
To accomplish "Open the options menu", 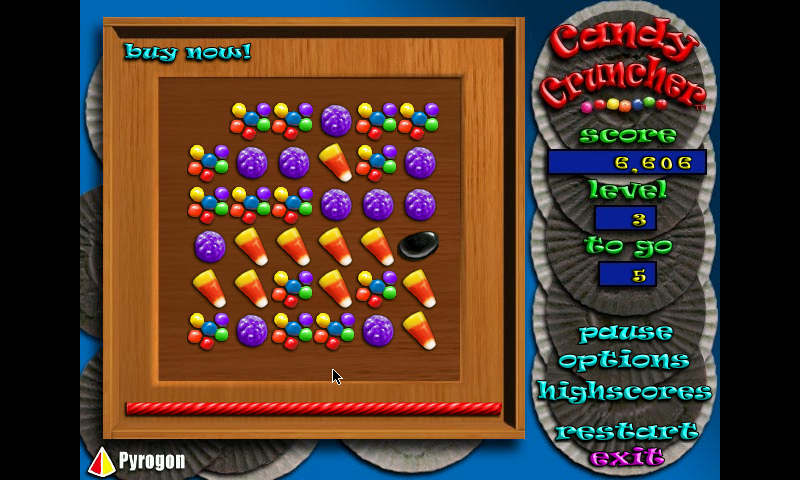I will click(624, 360).
